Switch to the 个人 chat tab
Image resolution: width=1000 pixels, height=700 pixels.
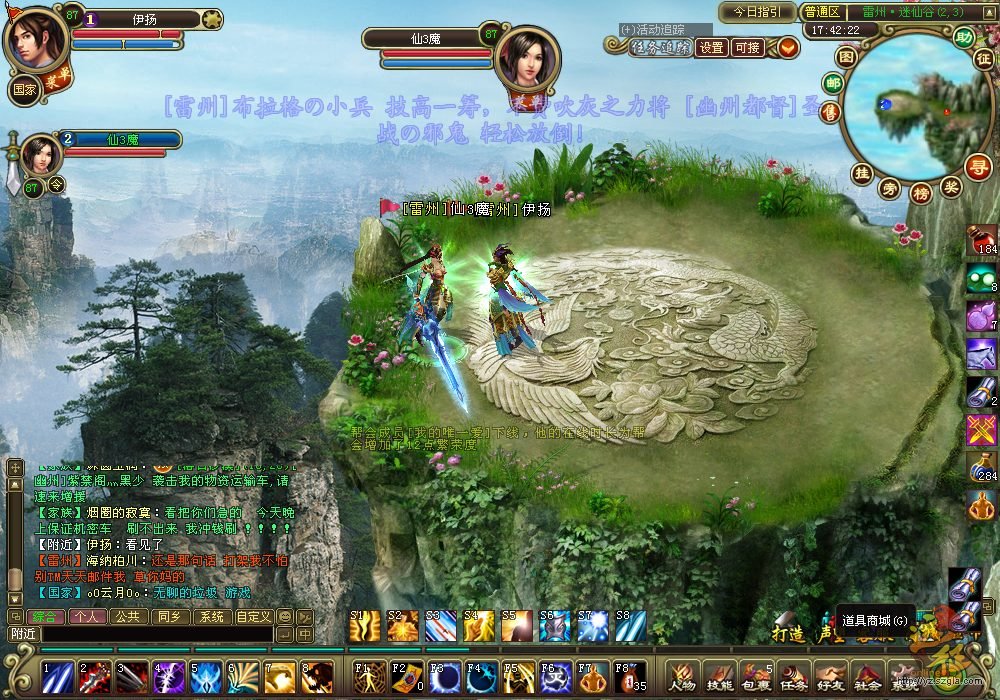86,617
